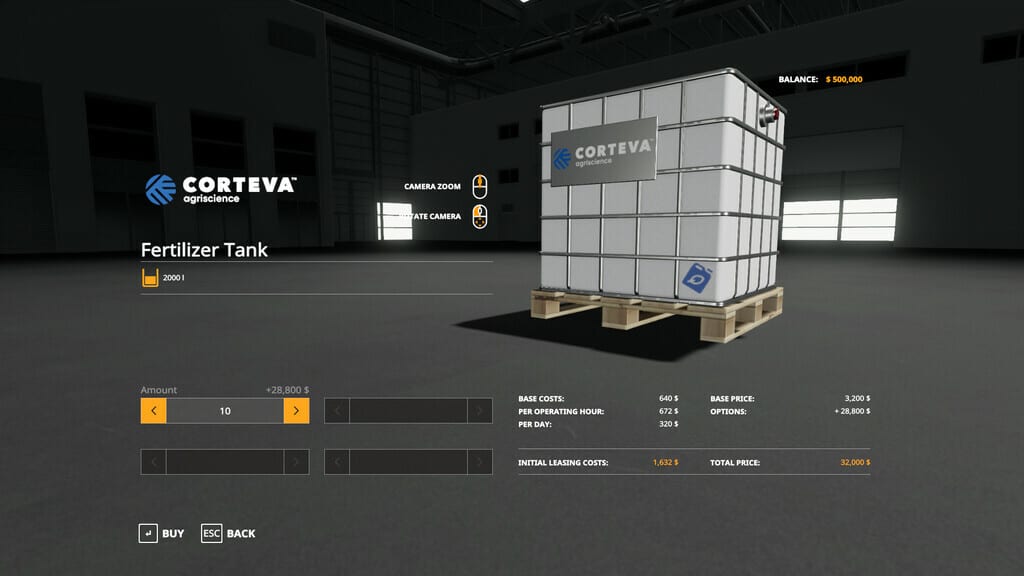
Task: Increase the fertilizer tank Amount
Action: coord(296,411)
